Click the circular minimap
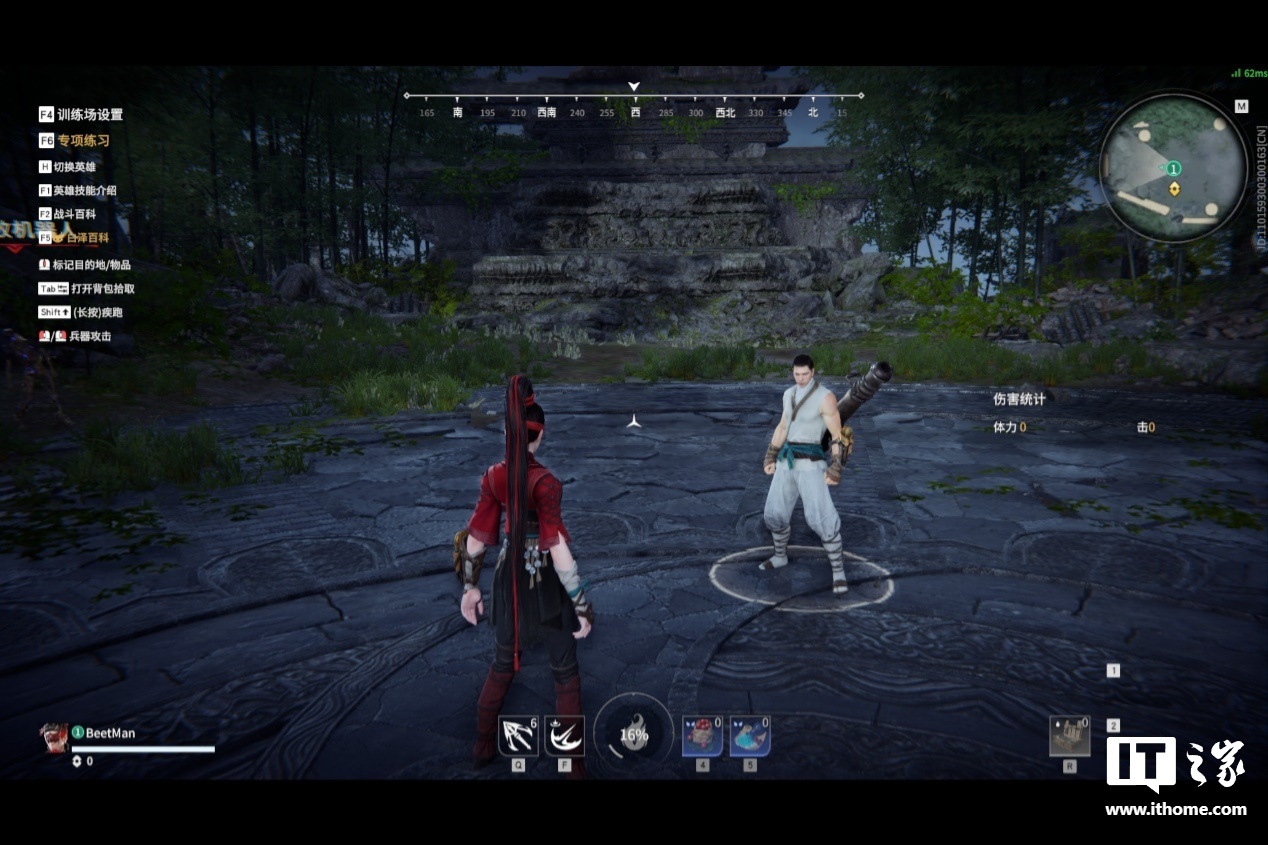1268x845 pixels. click(x=1173, y=167)
